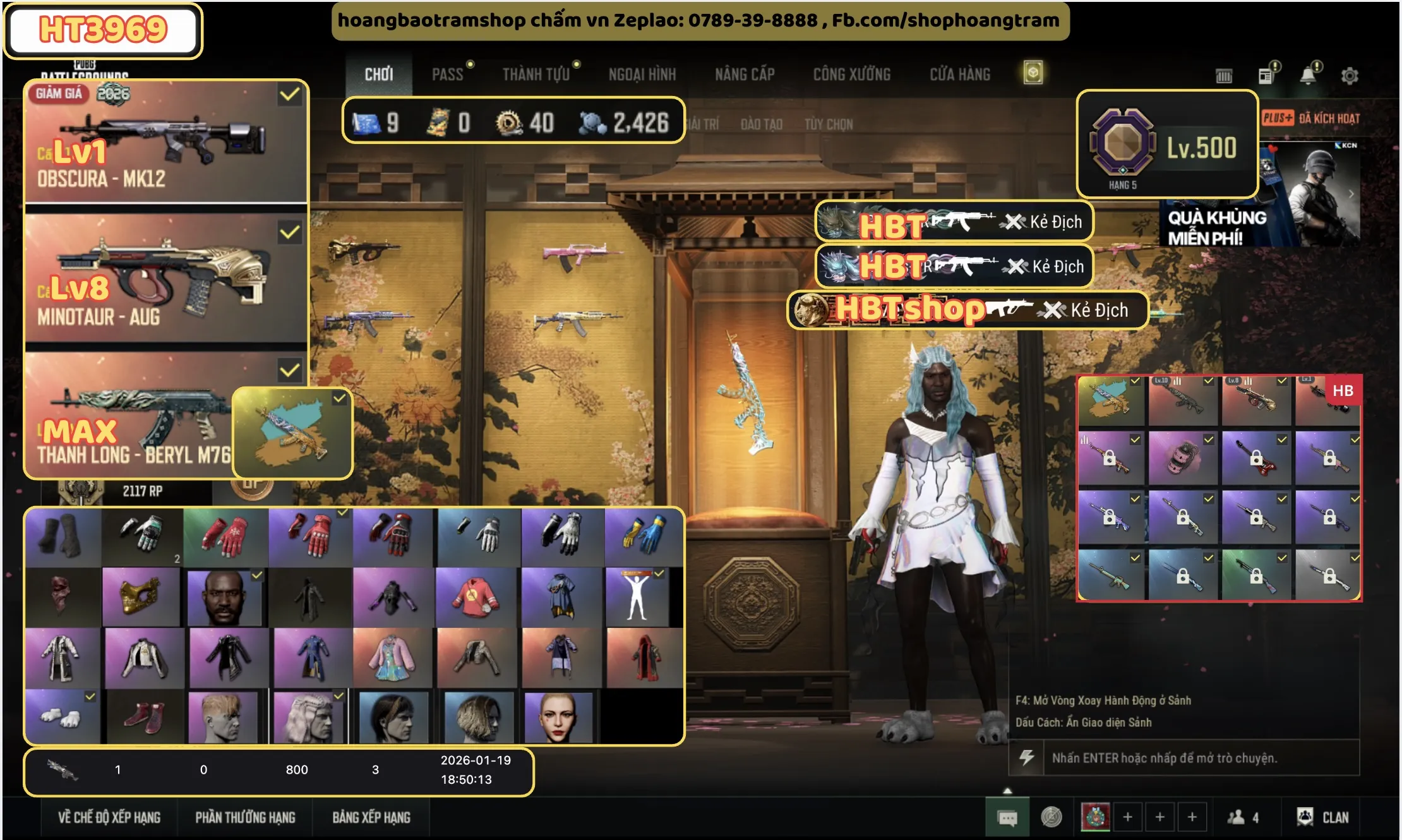Go to the THÀNH TỰU tab
Image resolution: width=1402 pixels, height=840 pixels.
coord(536,75)
